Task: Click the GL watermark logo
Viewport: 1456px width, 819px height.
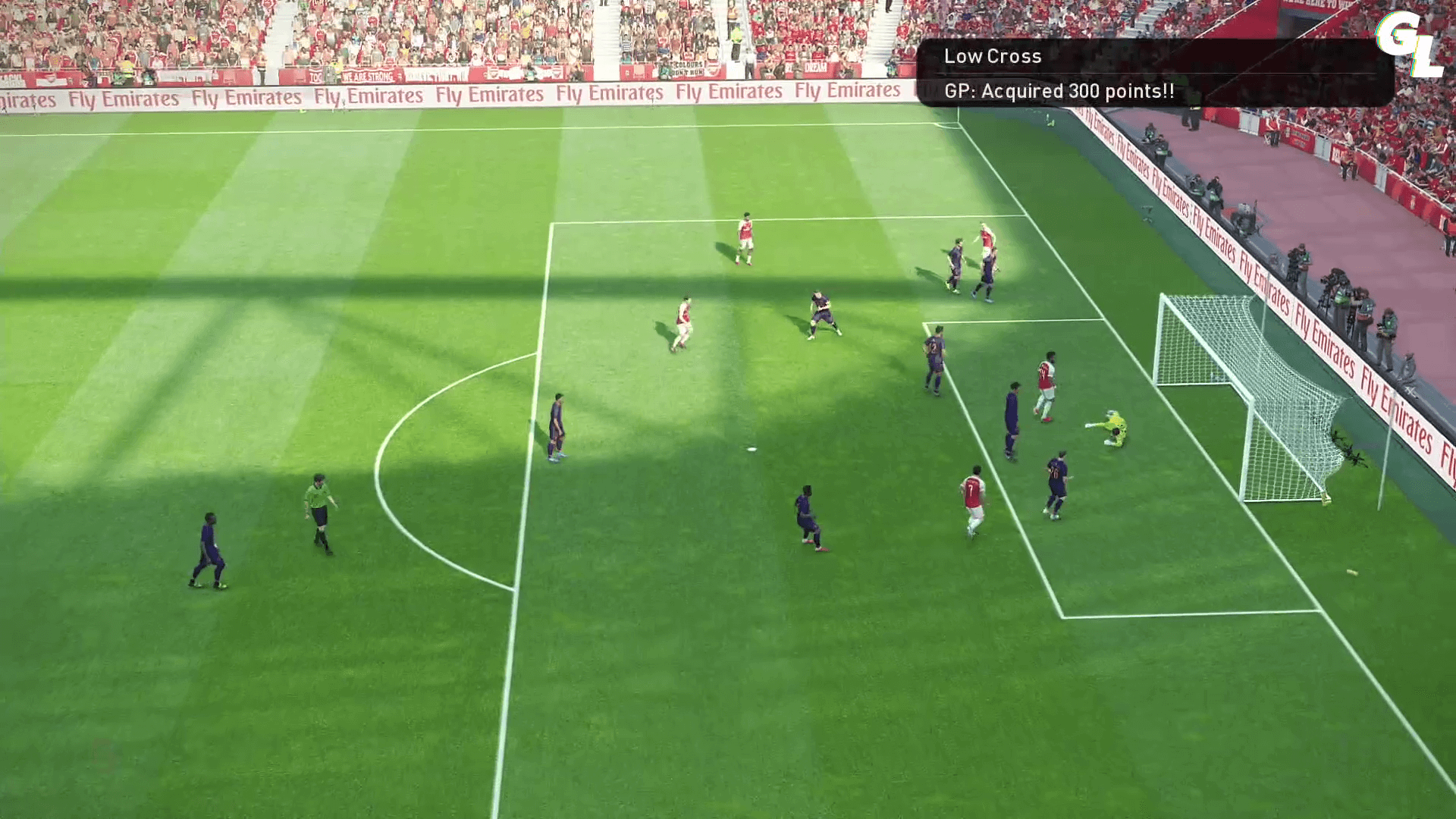Action: [1409, 44]
